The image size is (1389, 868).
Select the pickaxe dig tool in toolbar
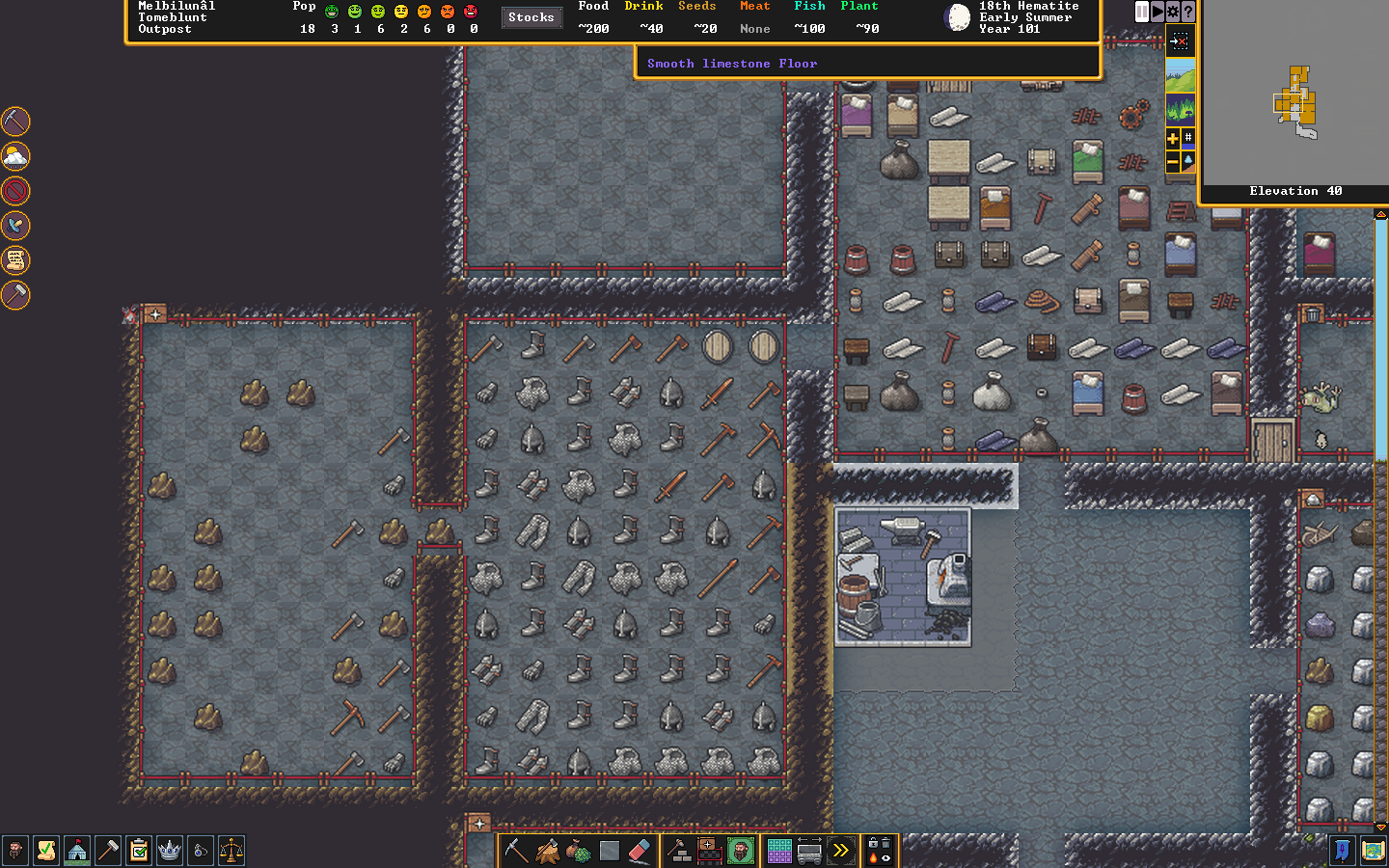click(x=517, y=851)
